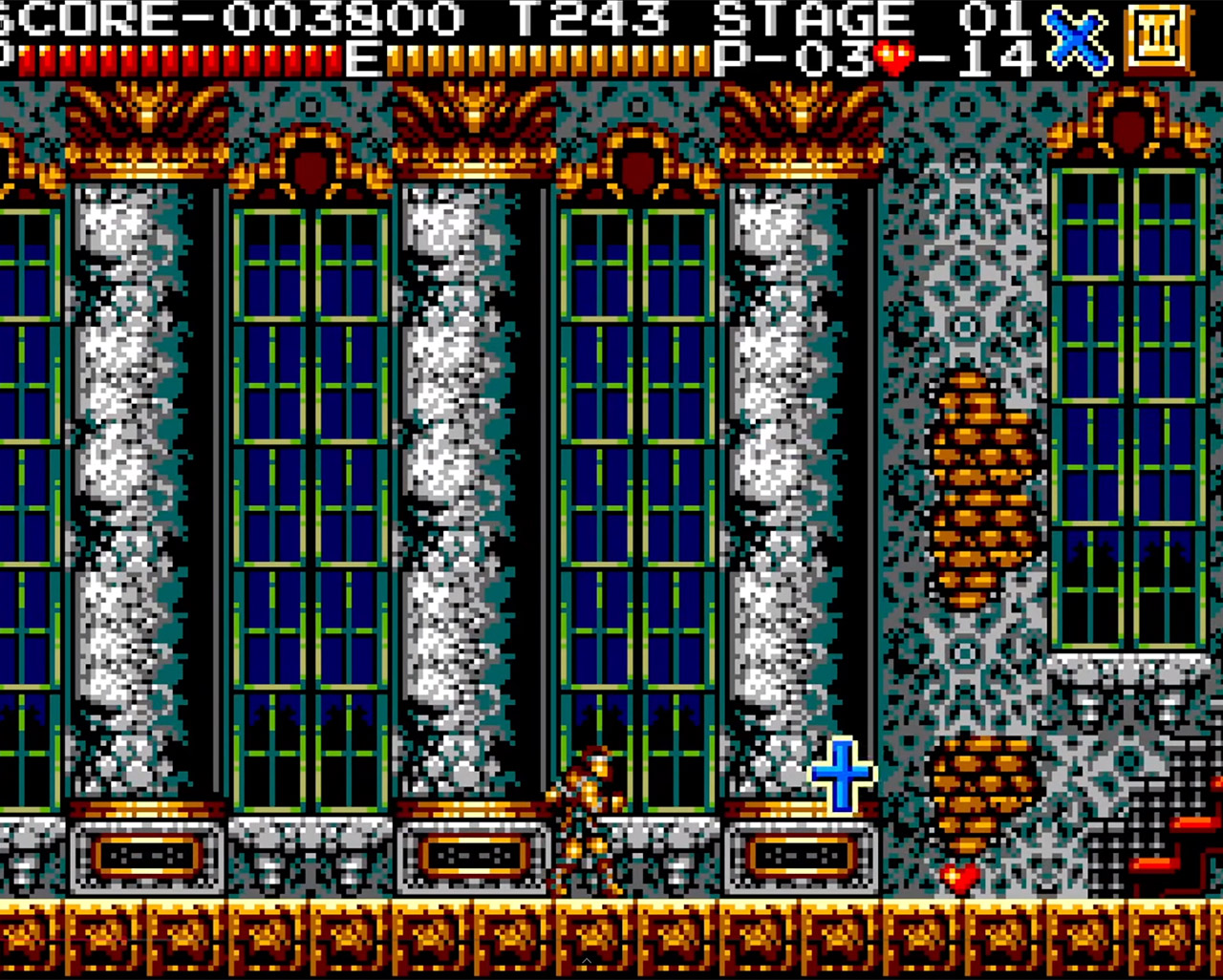Click the blue cross sub-weapon icon in HUD
The height and width of the screenshot is (980, 1223).
(x=1076, y=40)
